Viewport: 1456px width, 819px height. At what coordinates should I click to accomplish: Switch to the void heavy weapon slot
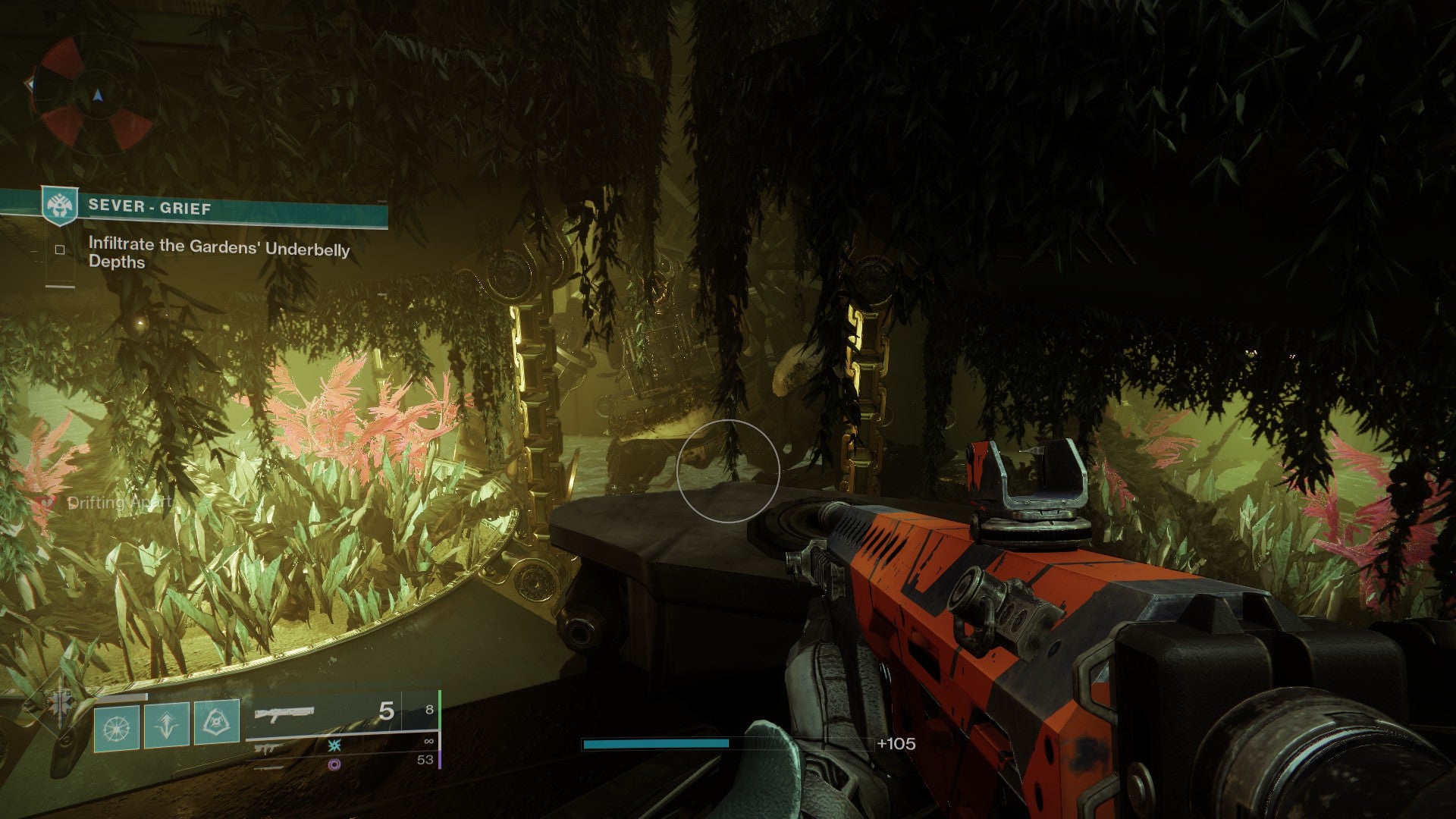coord(334,764)
